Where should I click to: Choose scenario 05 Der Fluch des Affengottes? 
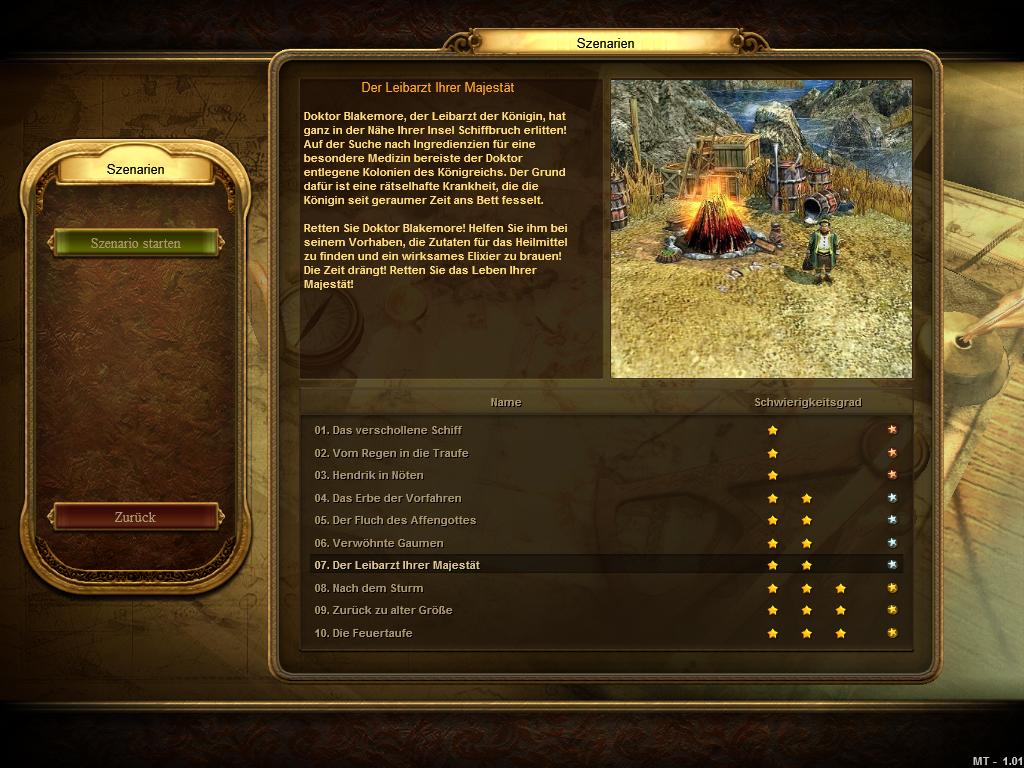[x=395, y=520]
